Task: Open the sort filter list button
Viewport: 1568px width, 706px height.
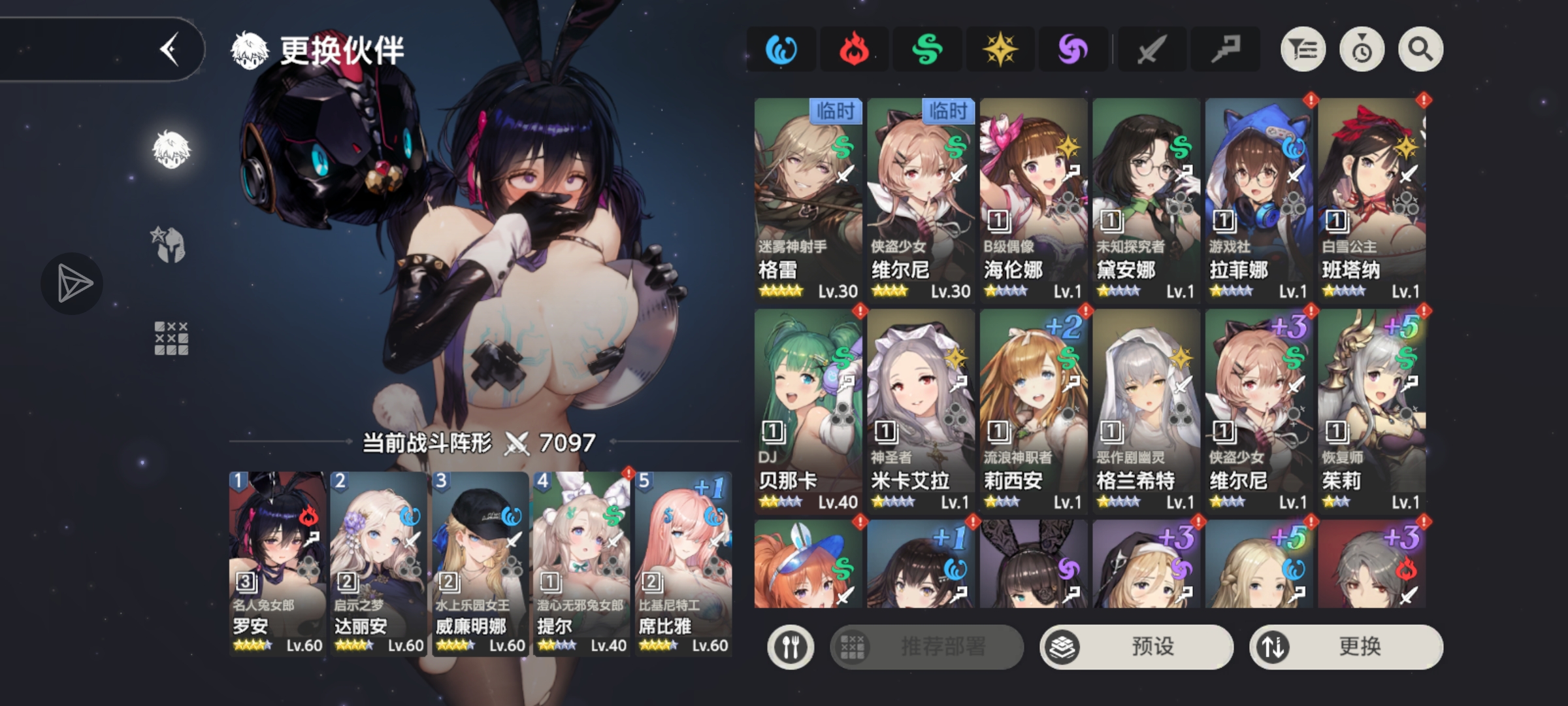Action: point(1303,50)
